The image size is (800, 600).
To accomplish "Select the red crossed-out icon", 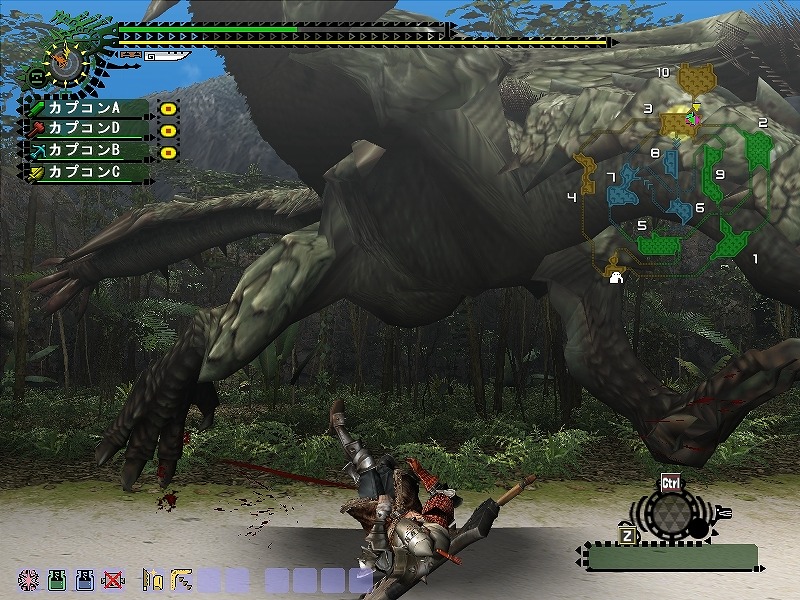I will tap(114, 579).
